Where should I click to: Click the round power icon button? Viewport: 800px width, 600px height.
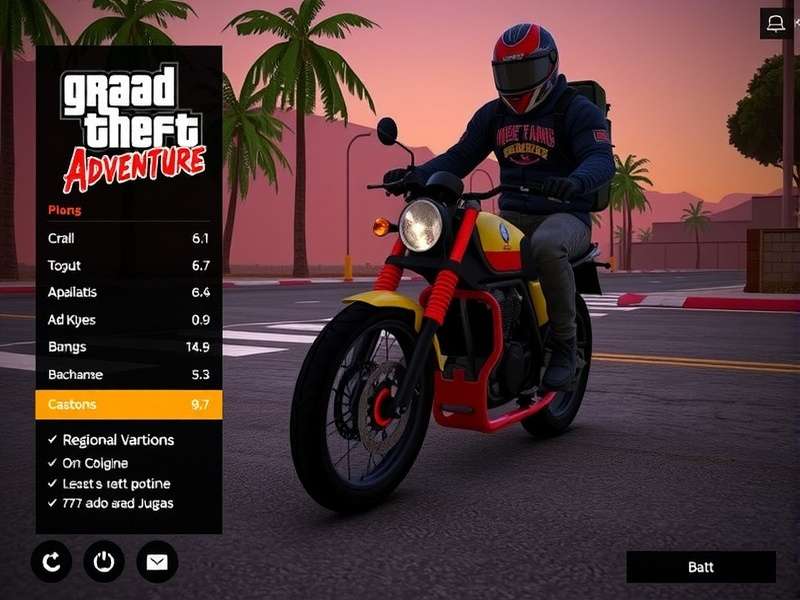pyautogui.click(x=104, y=562)
